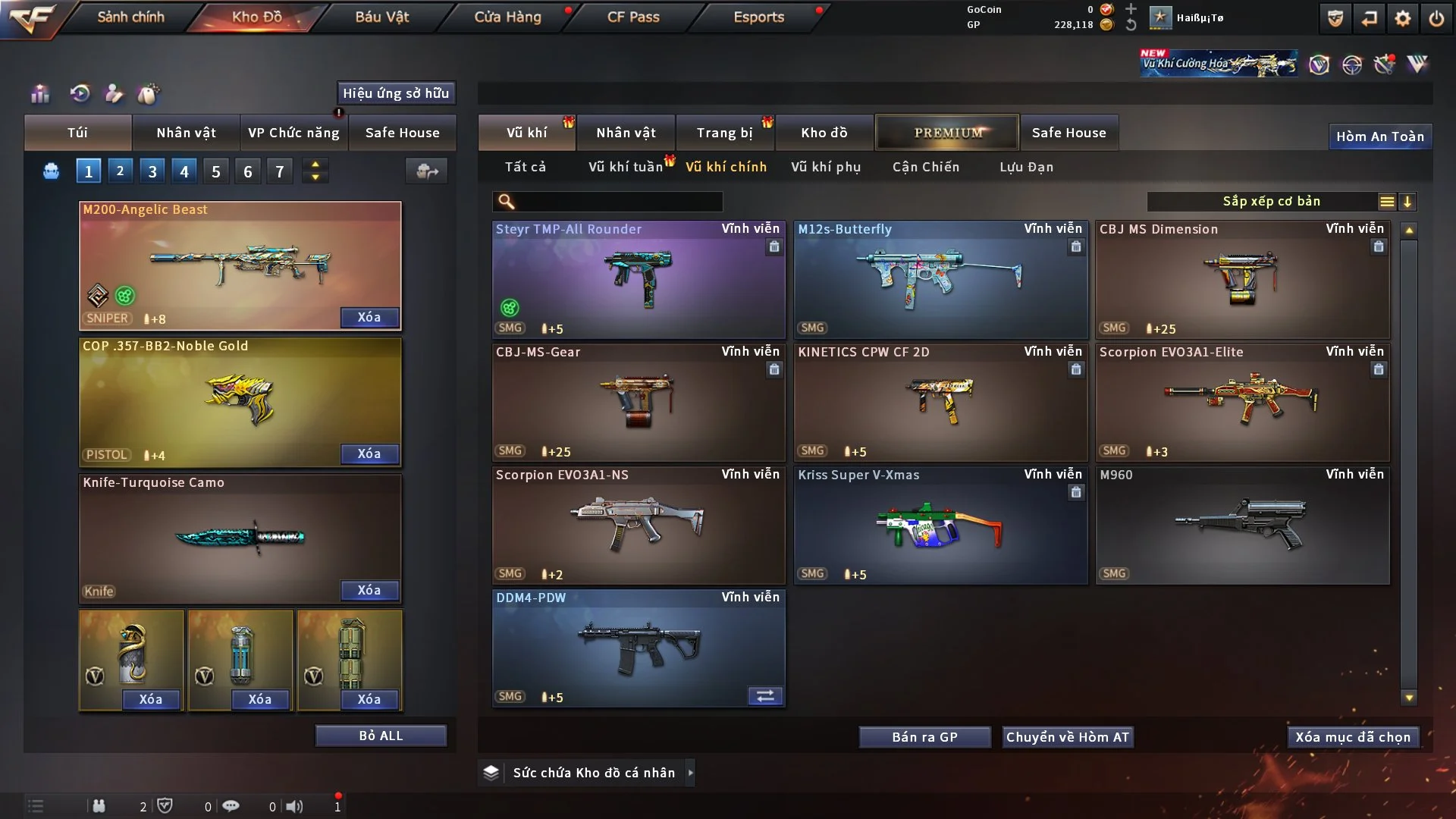1456x819 pixels.
Task: Pick the Kriss Super V-Xmas weapon
Action: tap(940, 525)
